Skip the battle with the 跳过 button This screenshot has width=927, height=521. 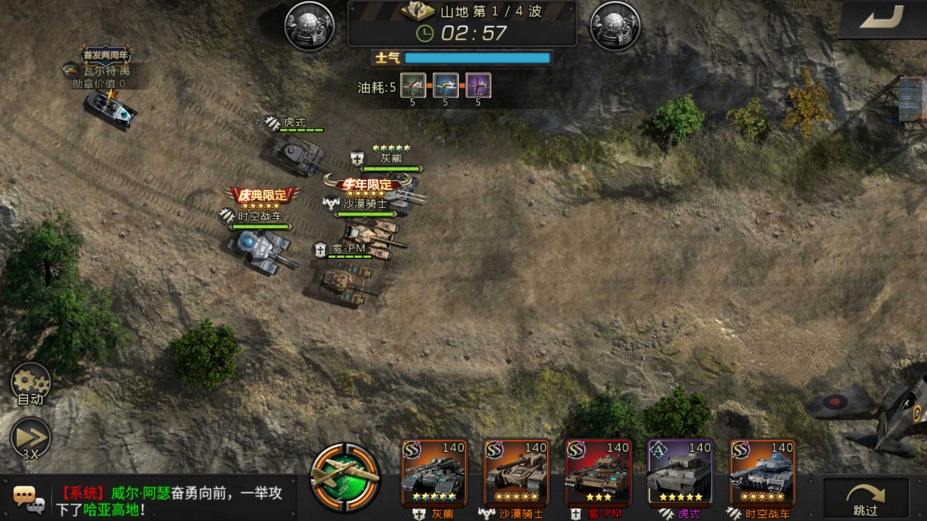tap(865, 497)
